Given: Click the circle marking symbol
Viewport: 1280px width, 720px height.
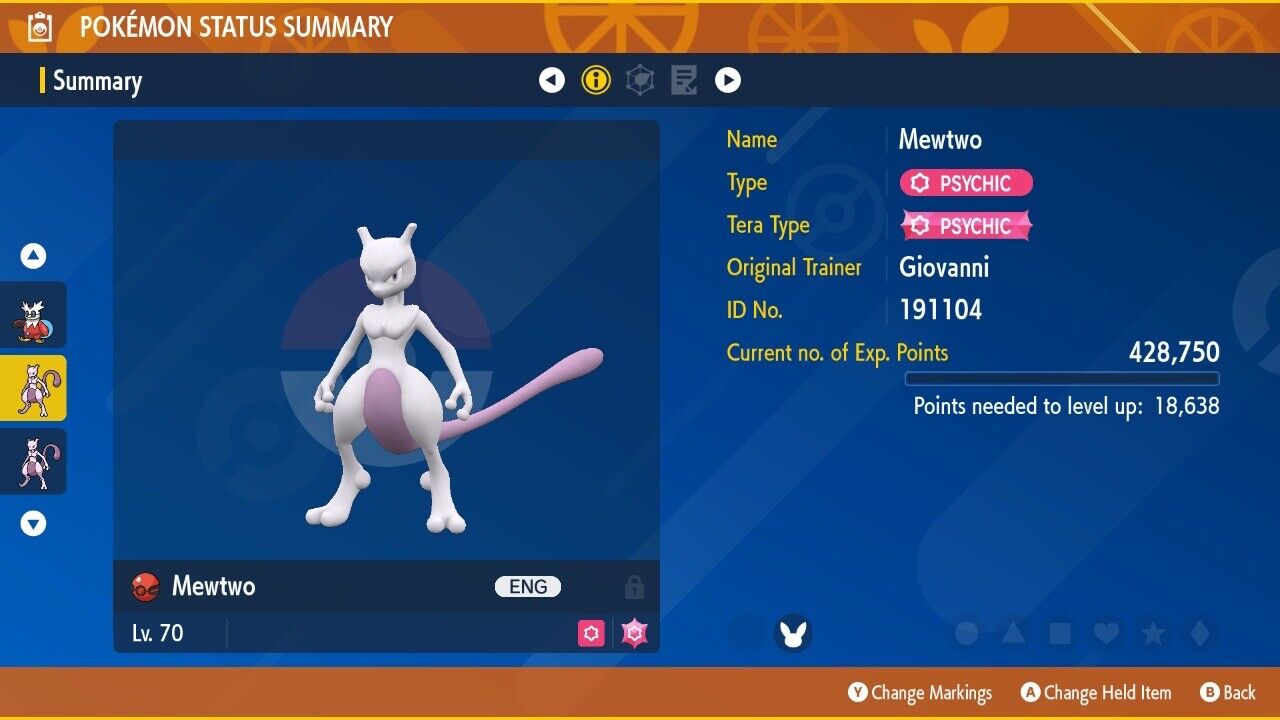Looking at the screenshot, I should 966,633.
